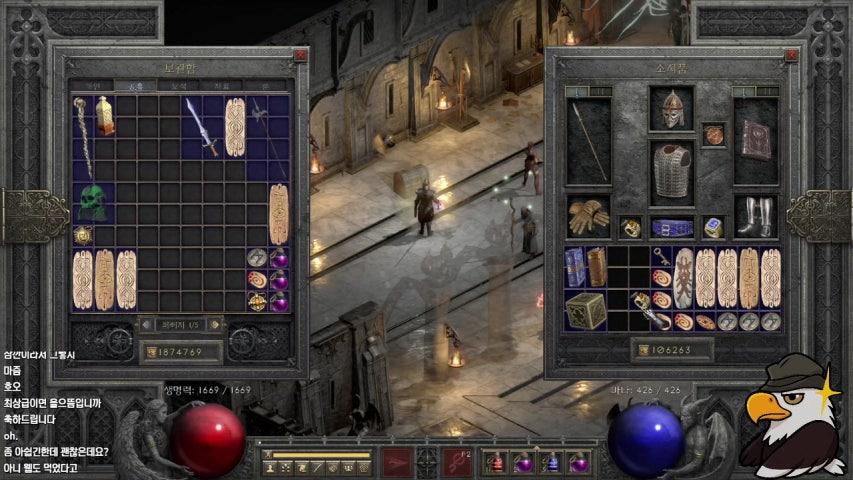Viewport: 853px width, 480px height.
Task: Open the left-click skill selector
Action: [x=398, y=463]
